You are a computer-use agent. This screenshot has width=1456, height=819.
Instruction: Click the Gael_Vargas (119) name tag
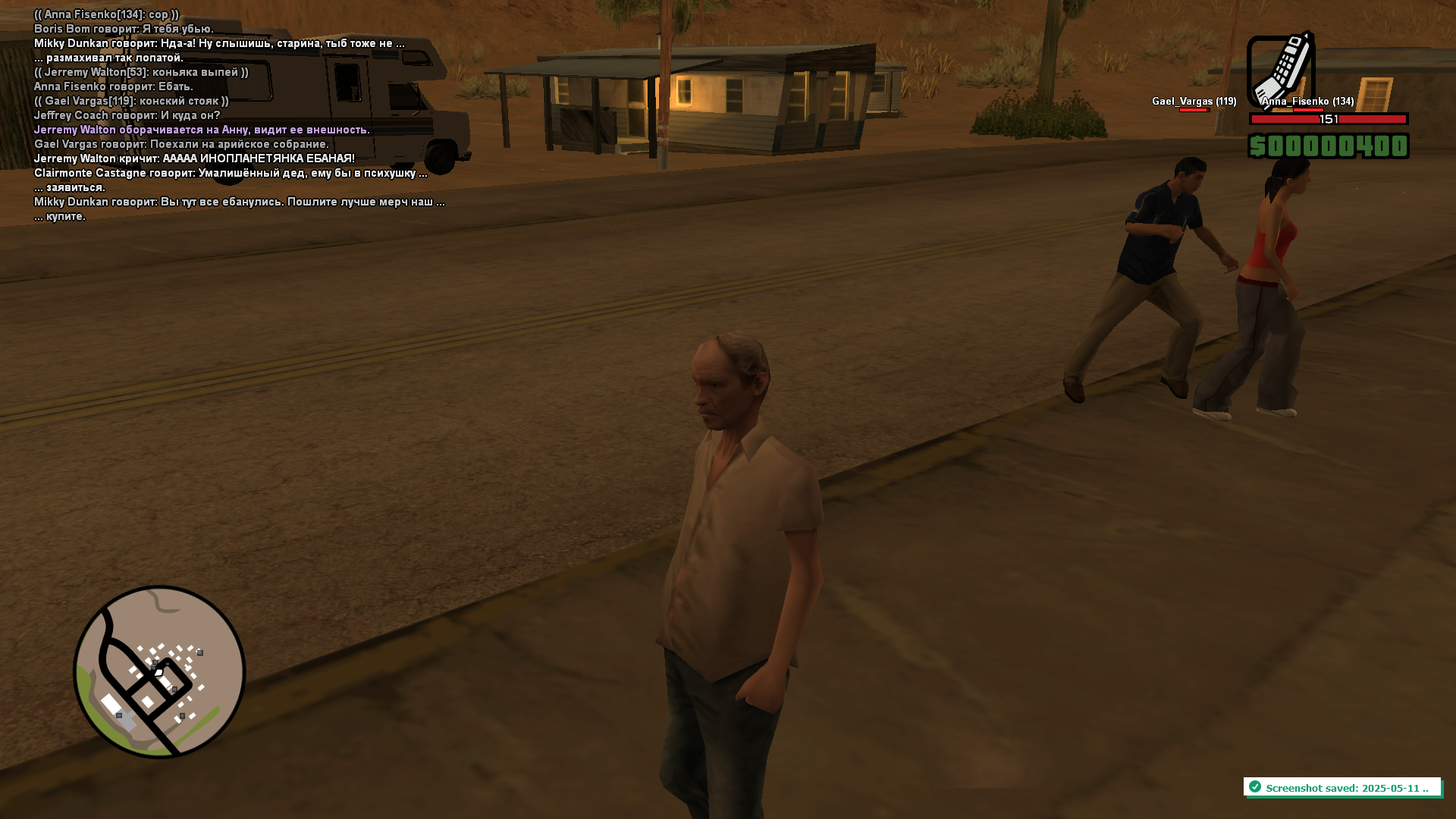1194,102
